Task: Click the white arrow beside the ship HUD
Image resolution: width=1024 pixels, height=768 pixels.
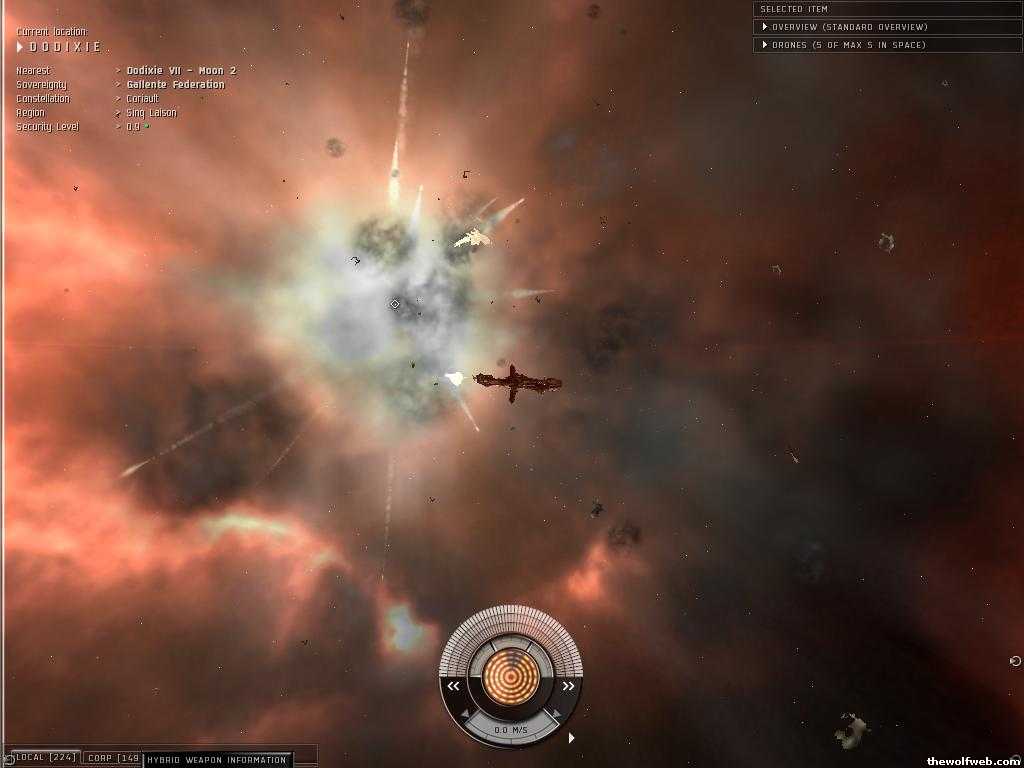Action: pos(572,738)
